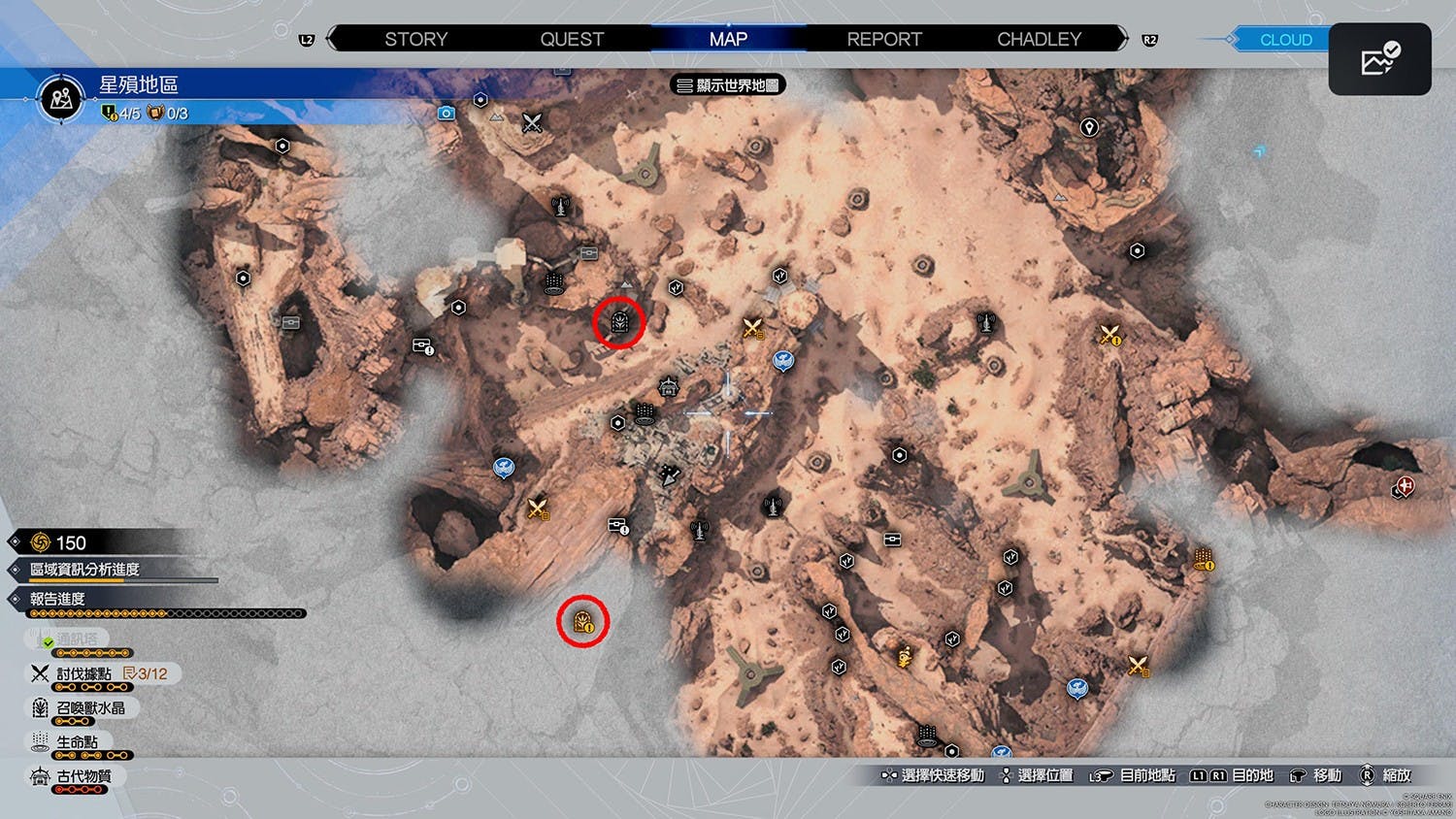1456x819 pixels.
Task: Click the red-circled orange marker in the fog
Action: (582, 621)
